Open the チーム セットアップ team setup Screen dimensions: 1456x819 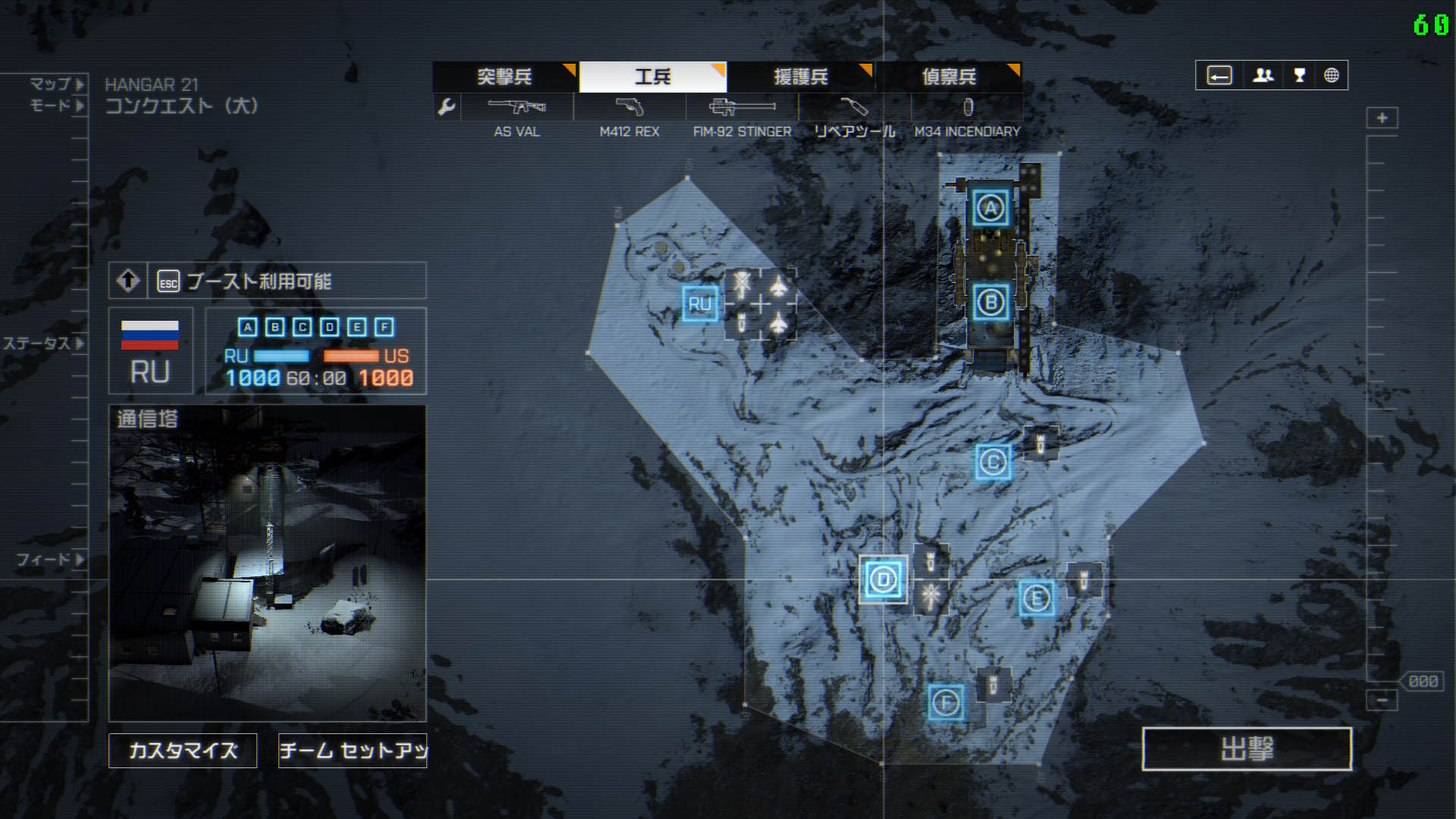point(353,750)
